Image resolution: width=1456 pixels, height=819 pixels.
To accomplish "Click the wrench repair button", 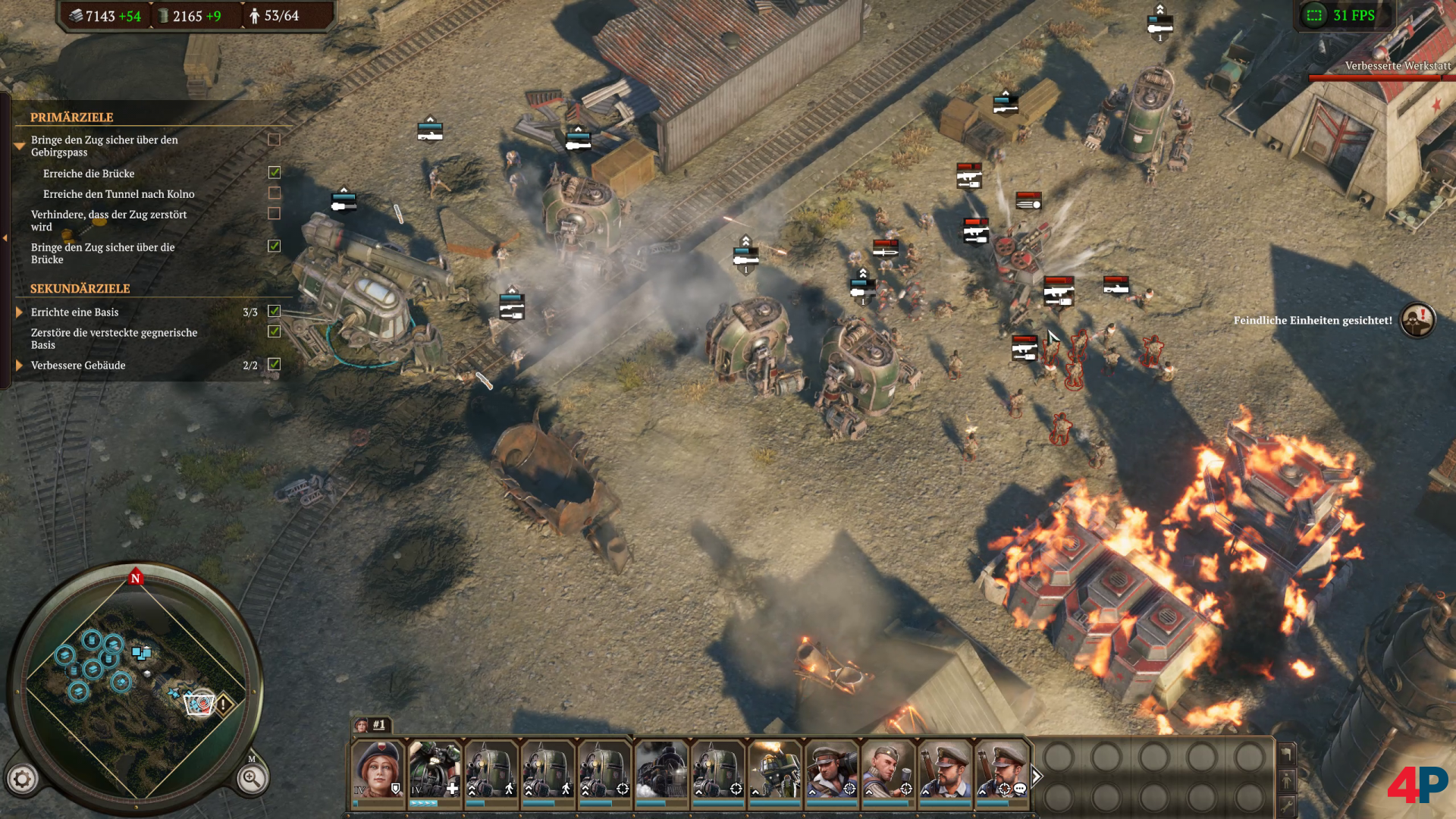I will [1287, 805].
